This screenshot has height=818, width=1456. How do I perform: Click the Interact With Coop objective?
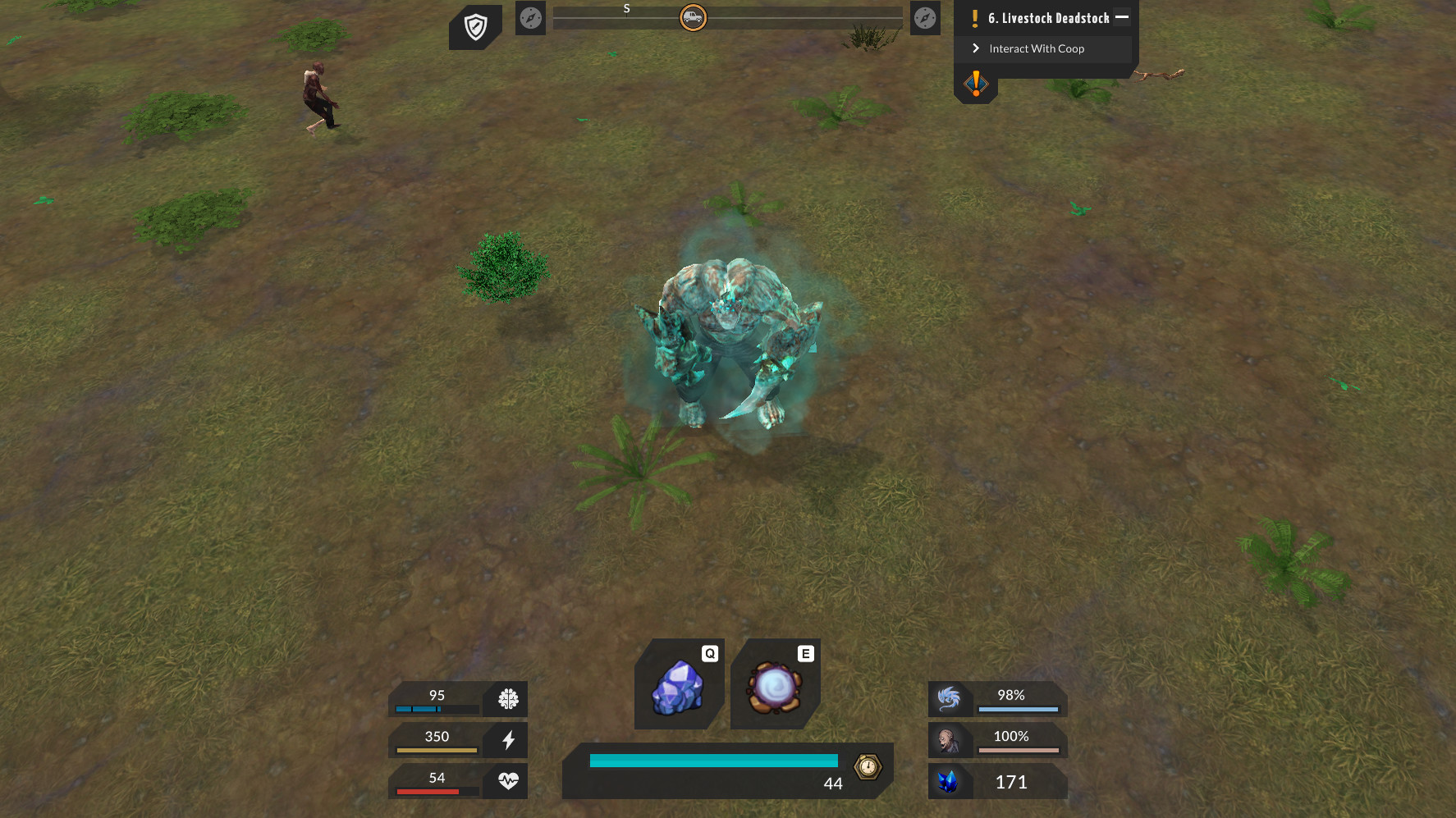tap(1037, 48)
